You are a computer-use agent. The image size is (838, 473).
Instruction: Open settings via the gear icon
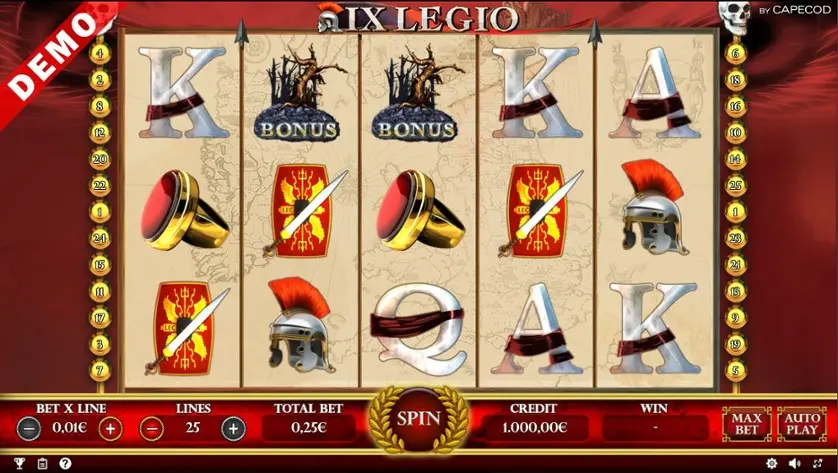pos(771,464)
